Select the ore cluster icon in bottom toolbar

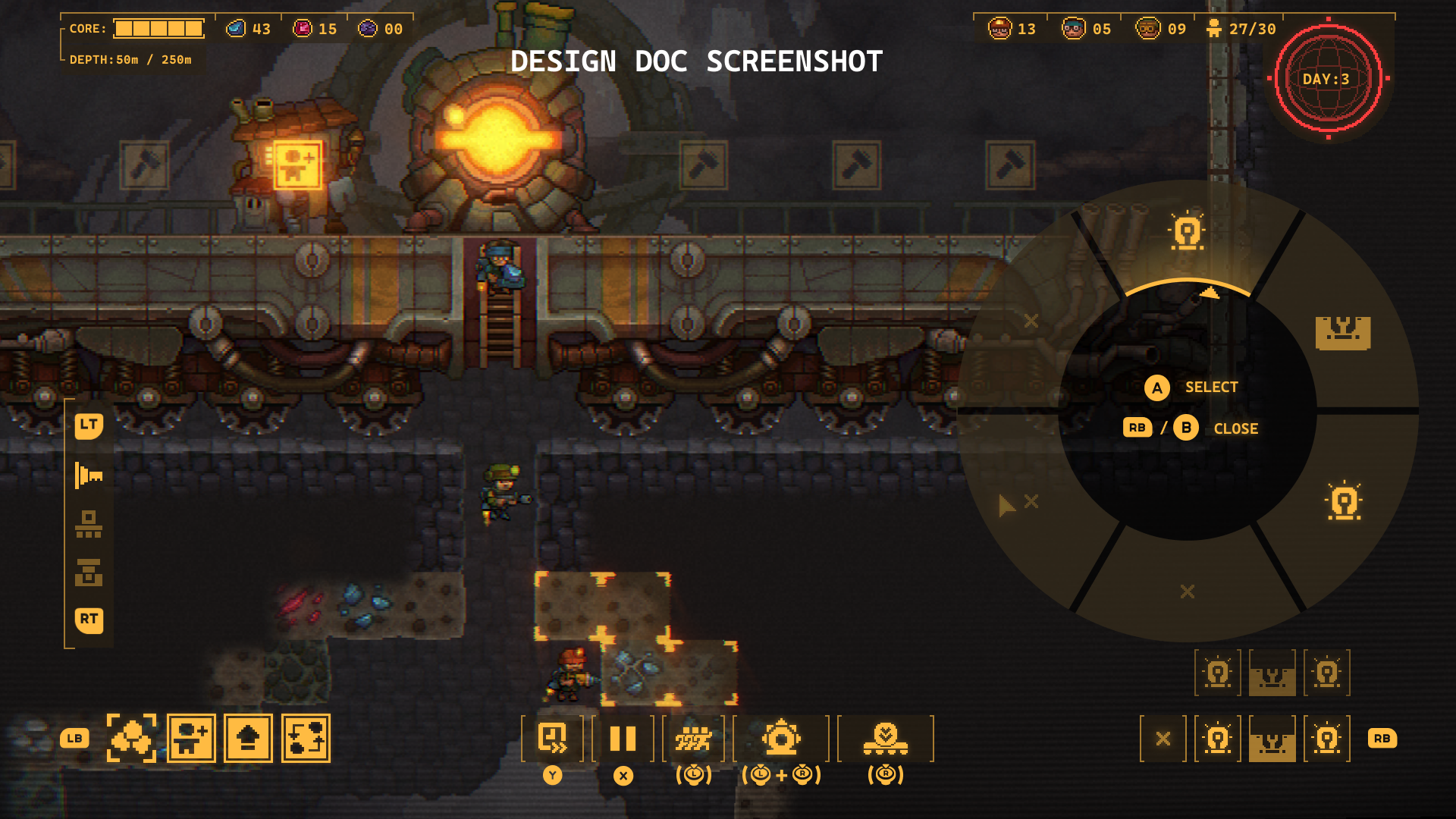pyautogui.click(x=131, y=738)
